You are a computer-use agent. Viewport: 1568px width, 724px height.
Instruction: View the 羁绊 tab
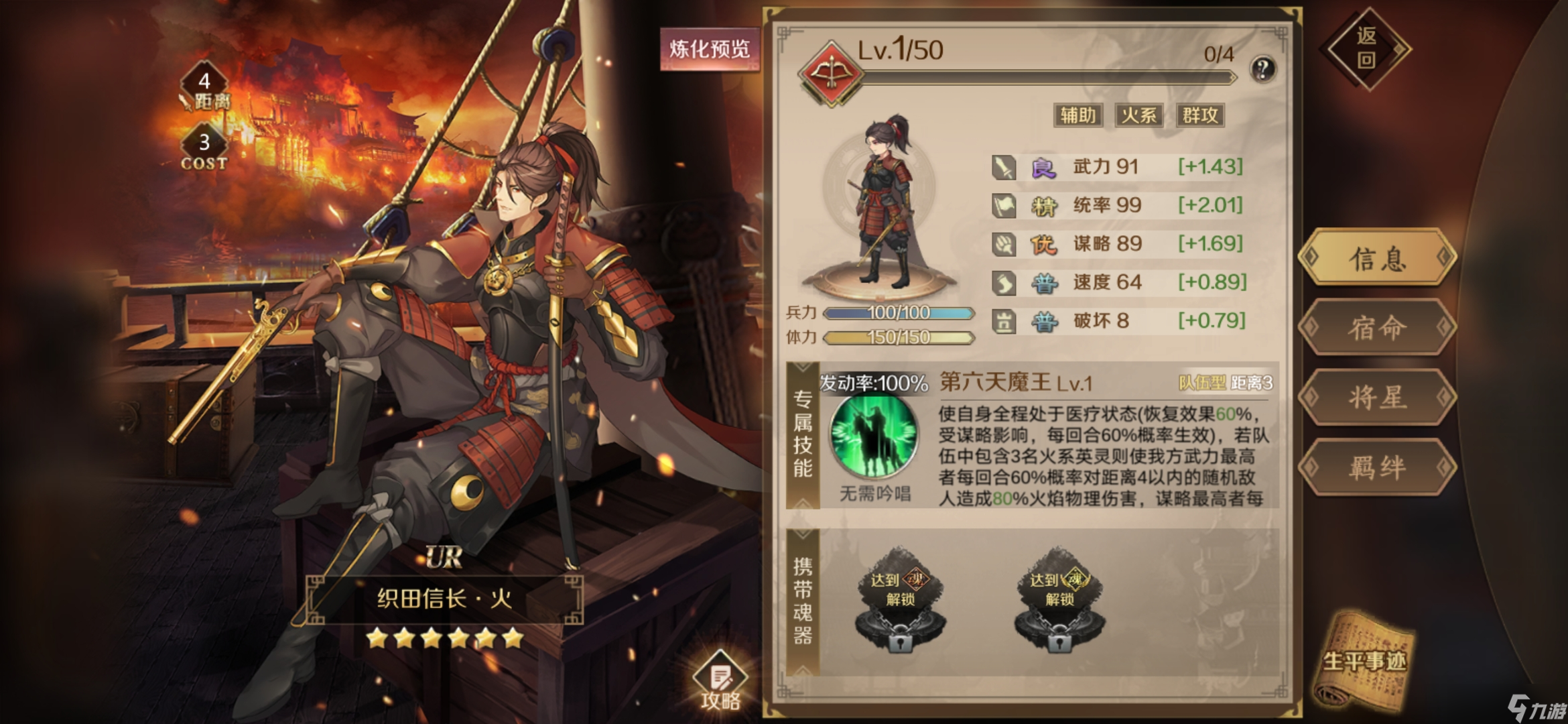(1377, 467)
